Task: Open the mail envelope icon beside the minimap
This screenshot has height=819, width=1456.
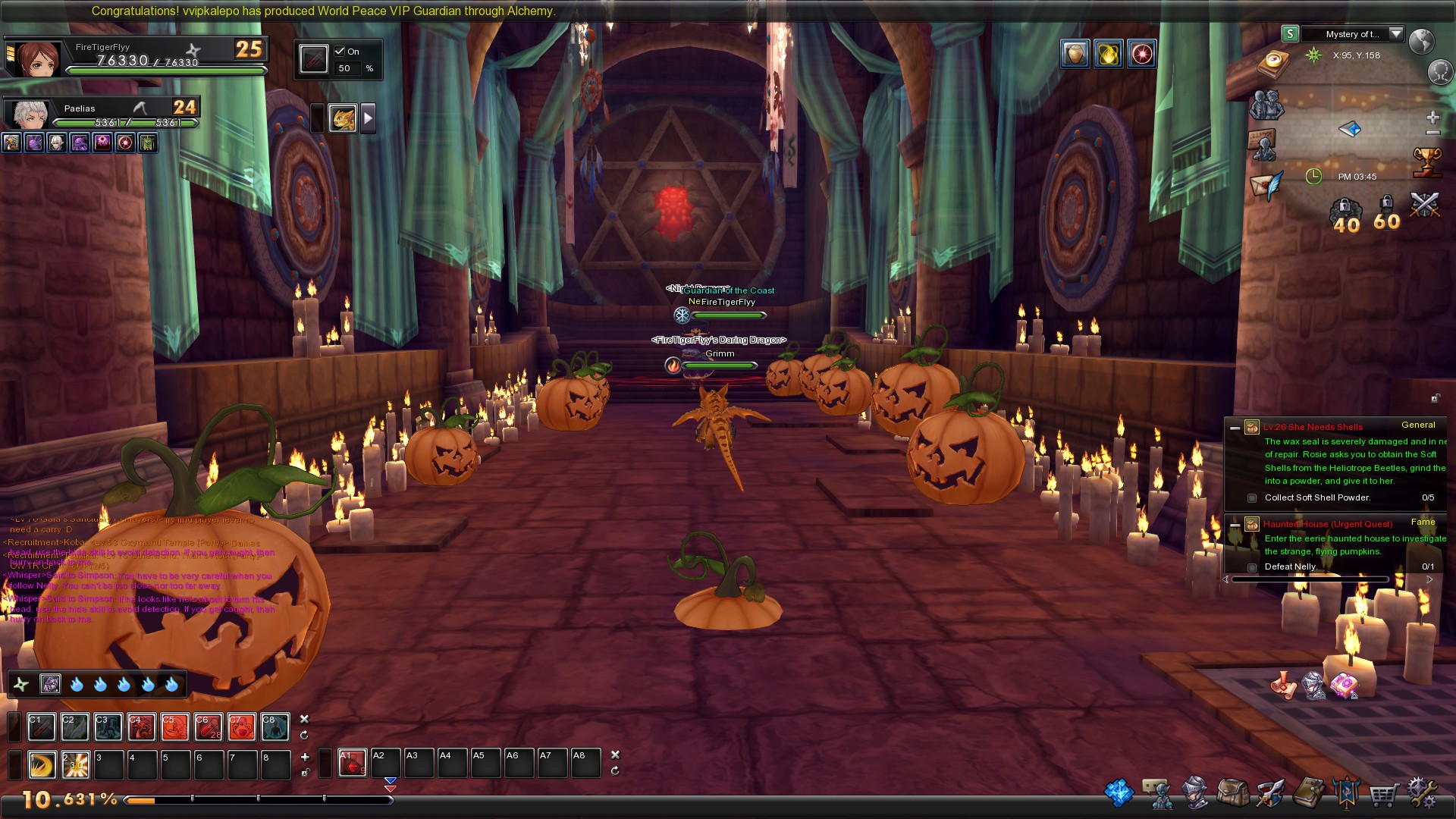Action: tap(1263, 186)
